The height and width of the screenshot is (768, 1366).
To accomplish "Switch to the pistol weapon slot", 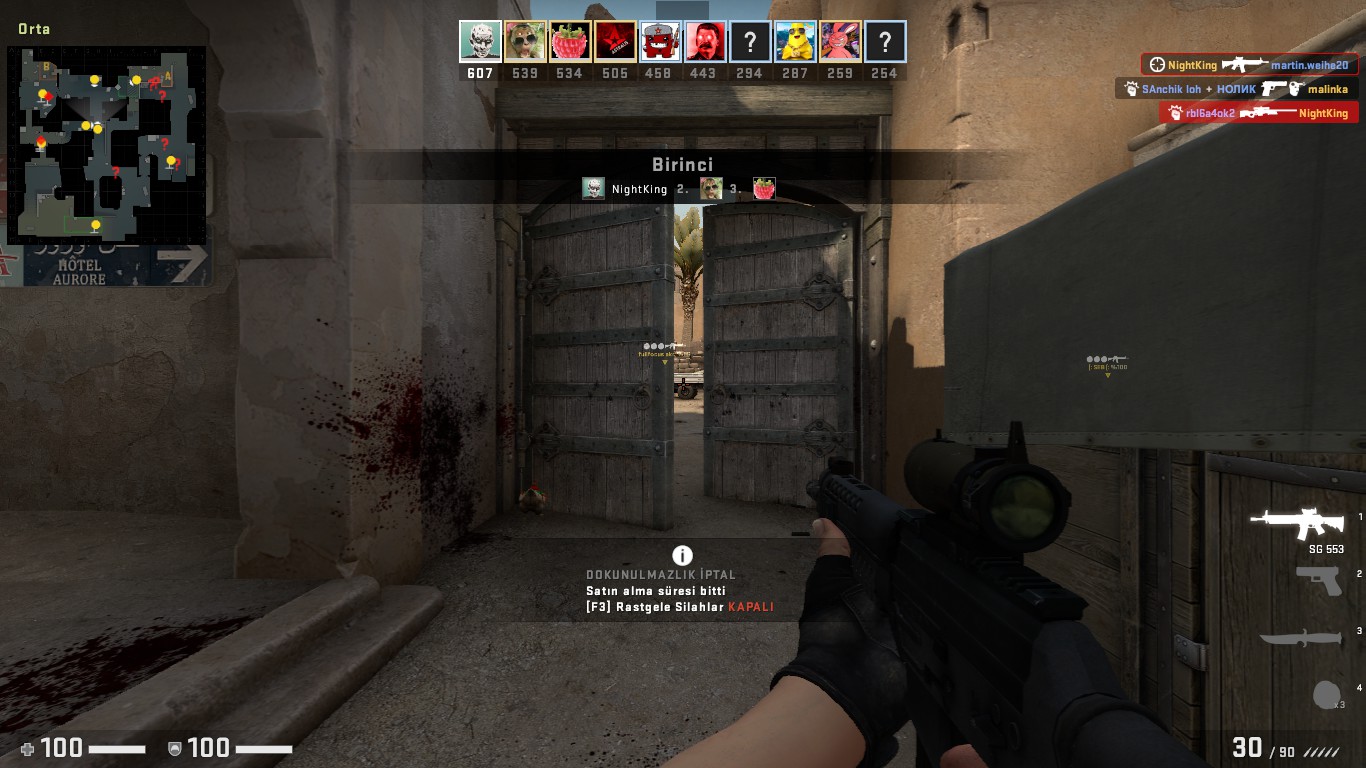I will tap(1319, 581).
